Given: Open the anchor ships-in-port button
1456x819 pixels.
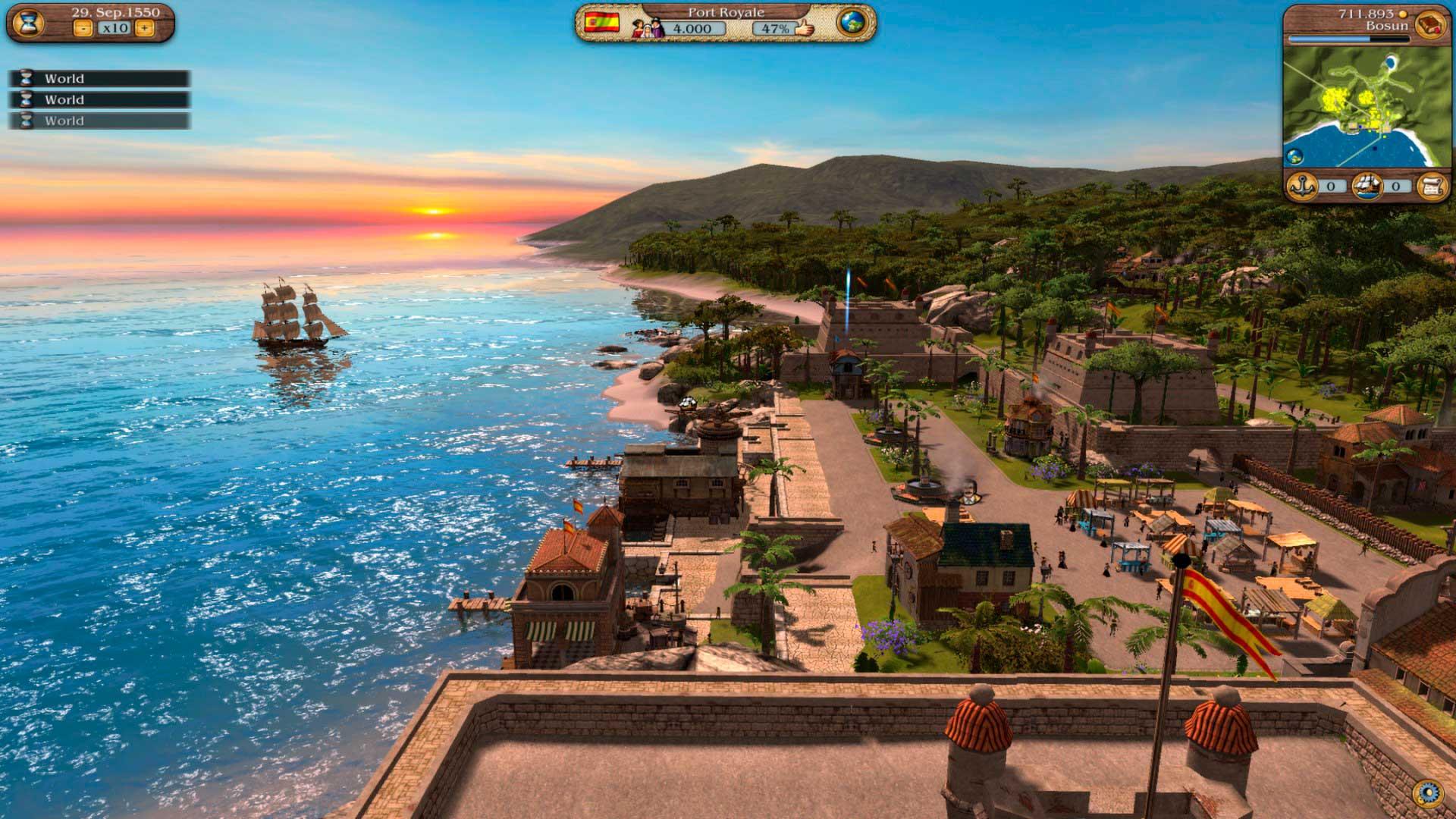Looking at the screenshot, I should click(1303, 186).
